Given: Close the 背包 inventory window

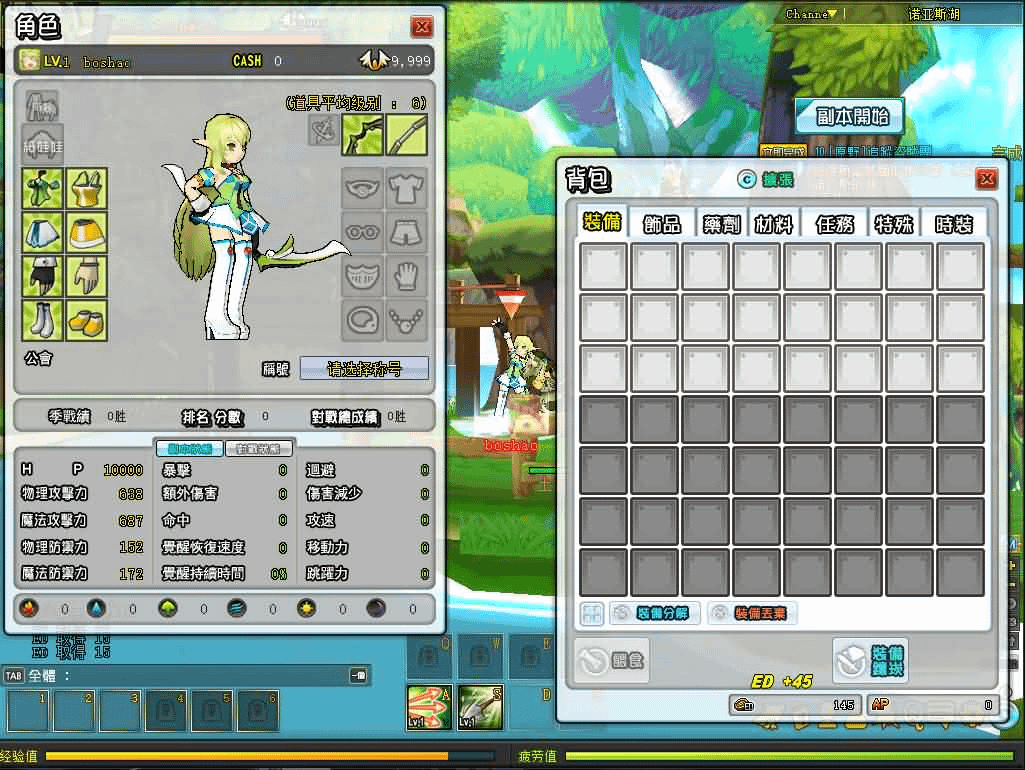Looking at the screenshot, I should click(986, 179).
